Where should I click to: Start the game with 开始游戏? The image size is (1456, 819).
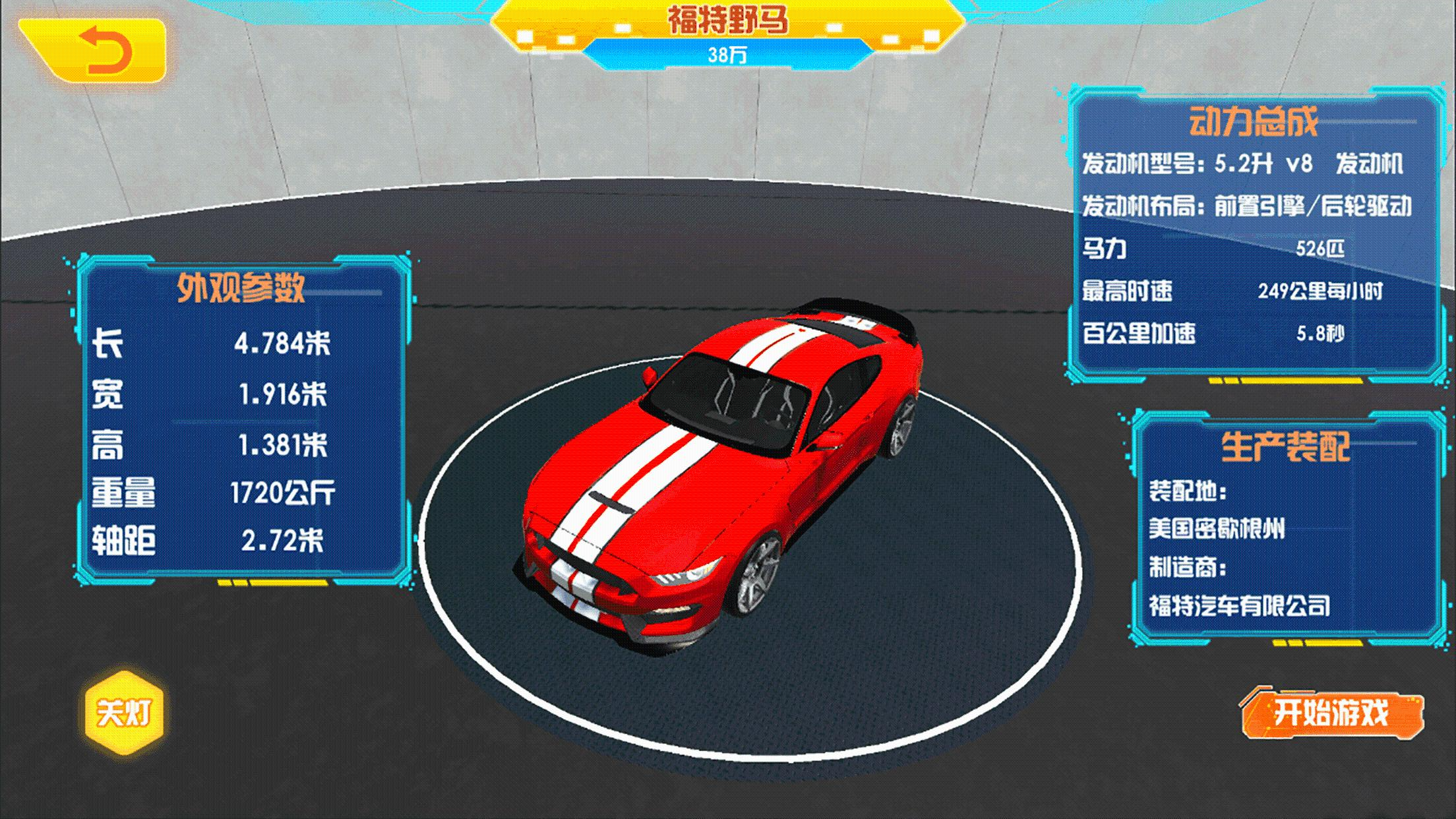click(1331, 713)
